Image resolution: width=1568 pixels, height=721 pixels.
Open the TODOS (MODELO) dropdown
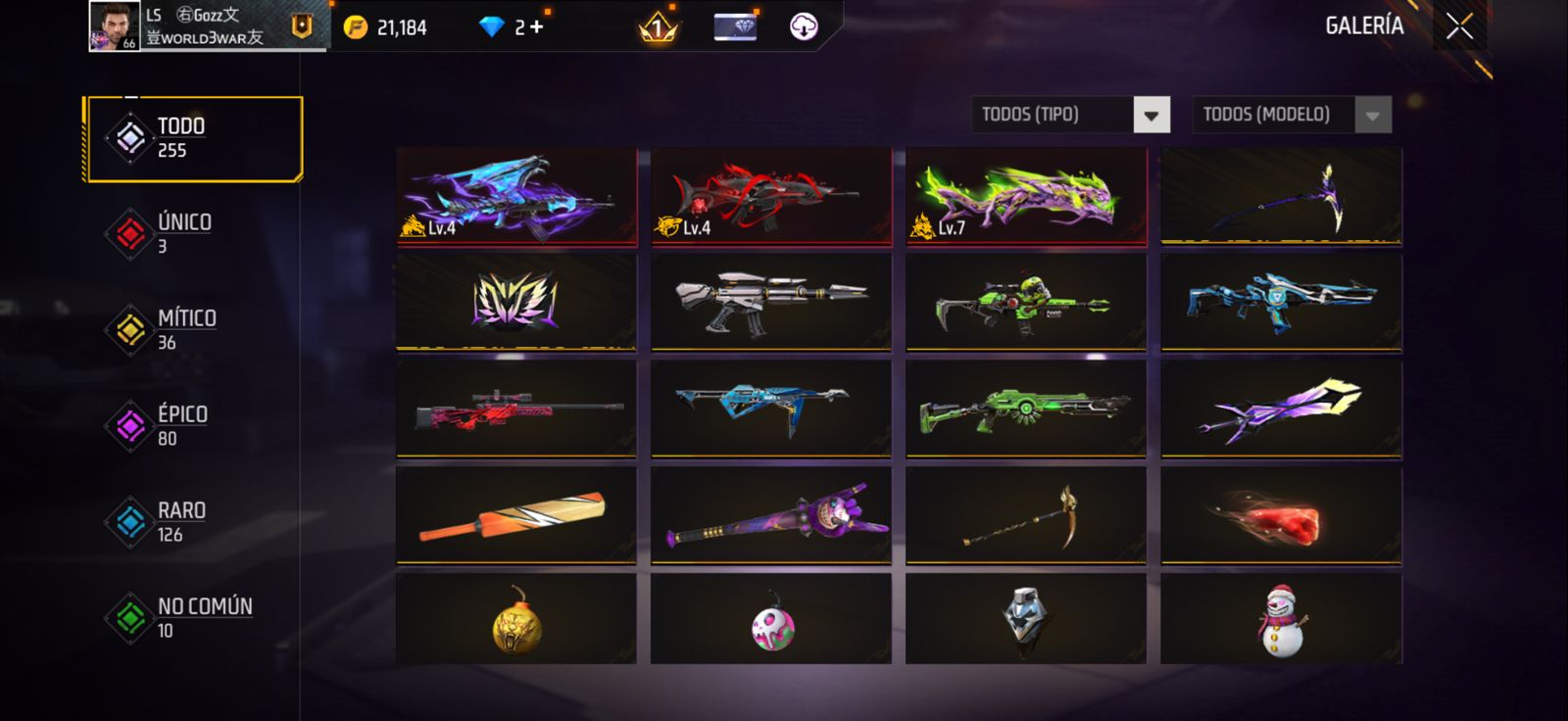1372,116
